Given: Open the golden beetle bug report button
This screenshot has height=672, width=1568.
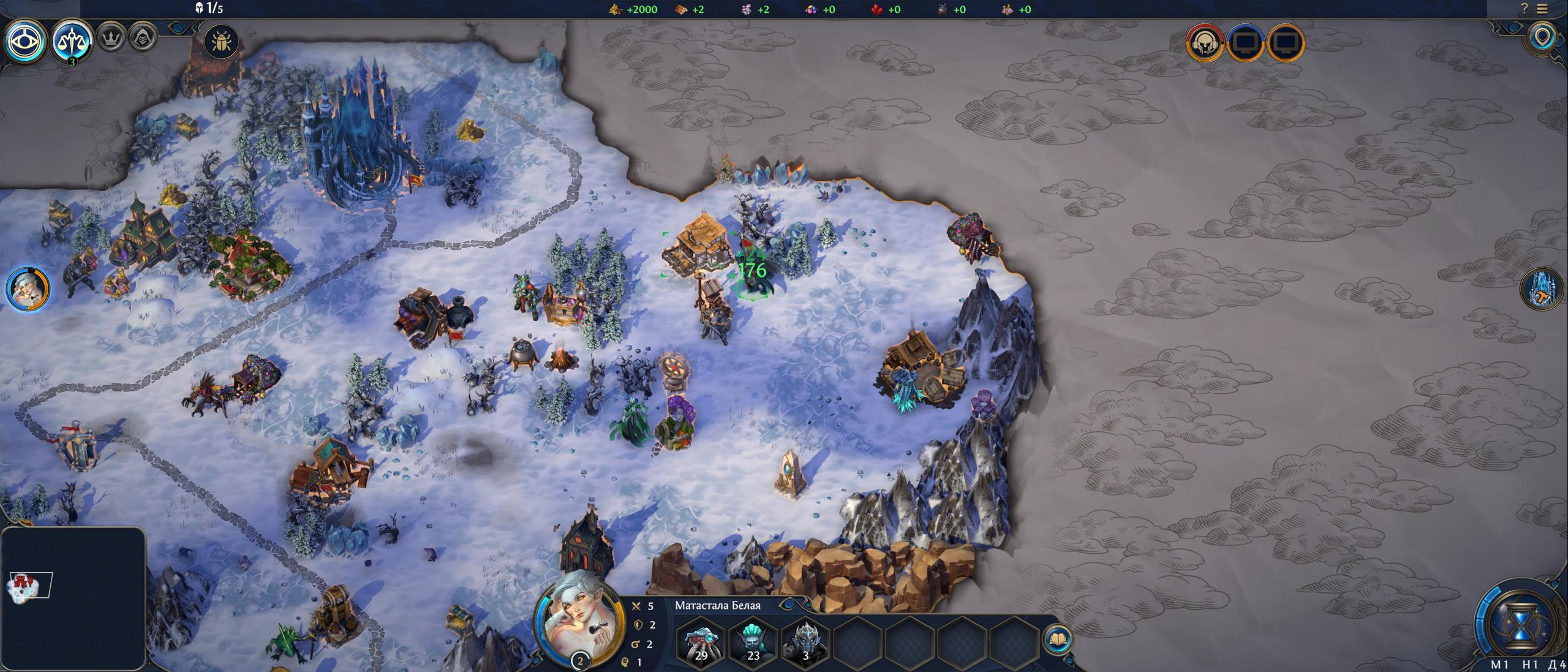Looking at the screenshot, I should pos(221,42).
